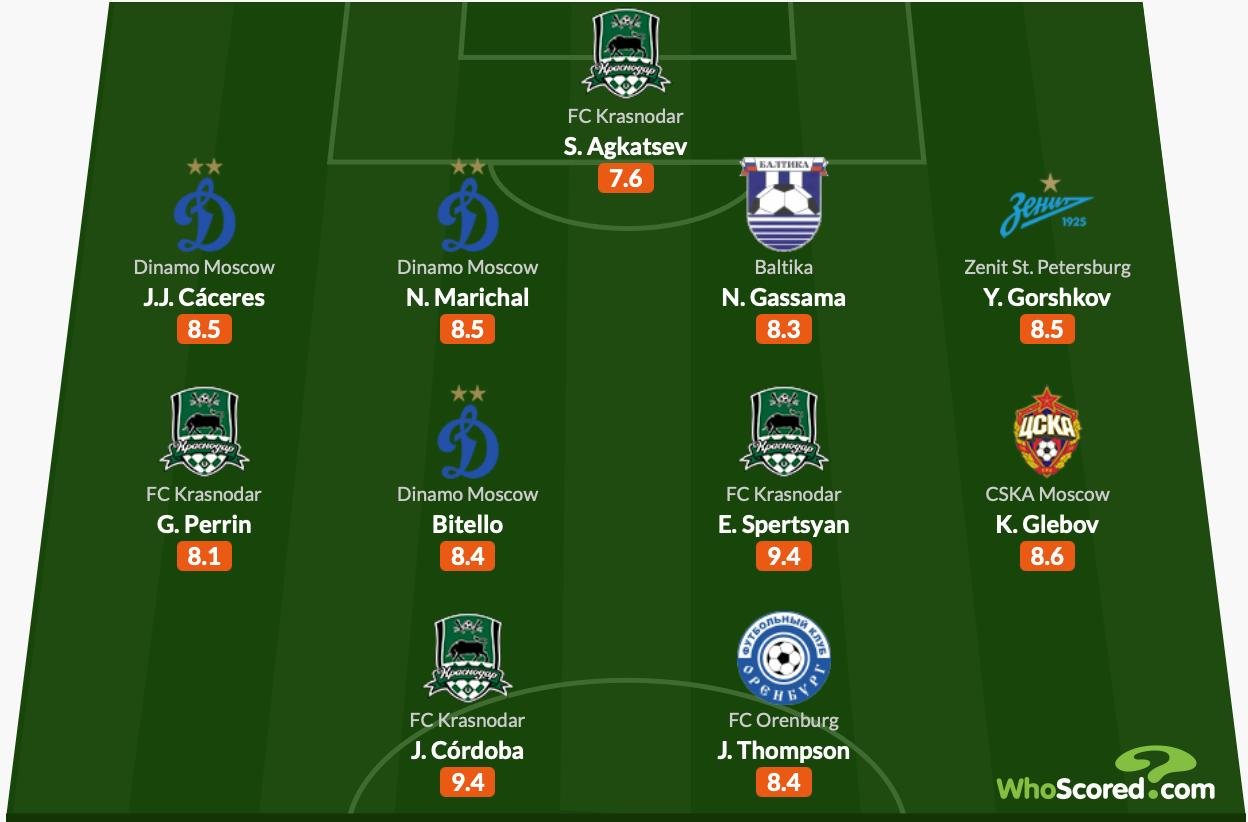Choose K. Glebov from the lineup
Image resolution: width=1248 pixels, height=822 pixels.
[x=1047, y=524]
